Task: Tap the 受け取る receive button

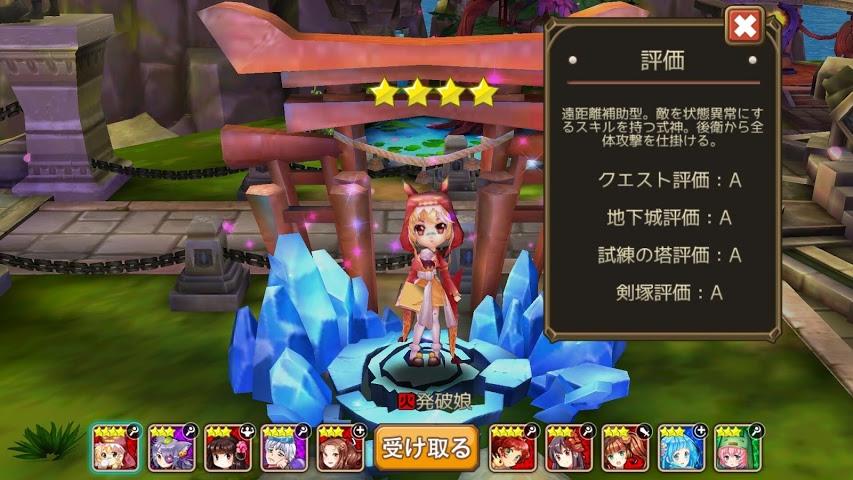Action: 426,448
